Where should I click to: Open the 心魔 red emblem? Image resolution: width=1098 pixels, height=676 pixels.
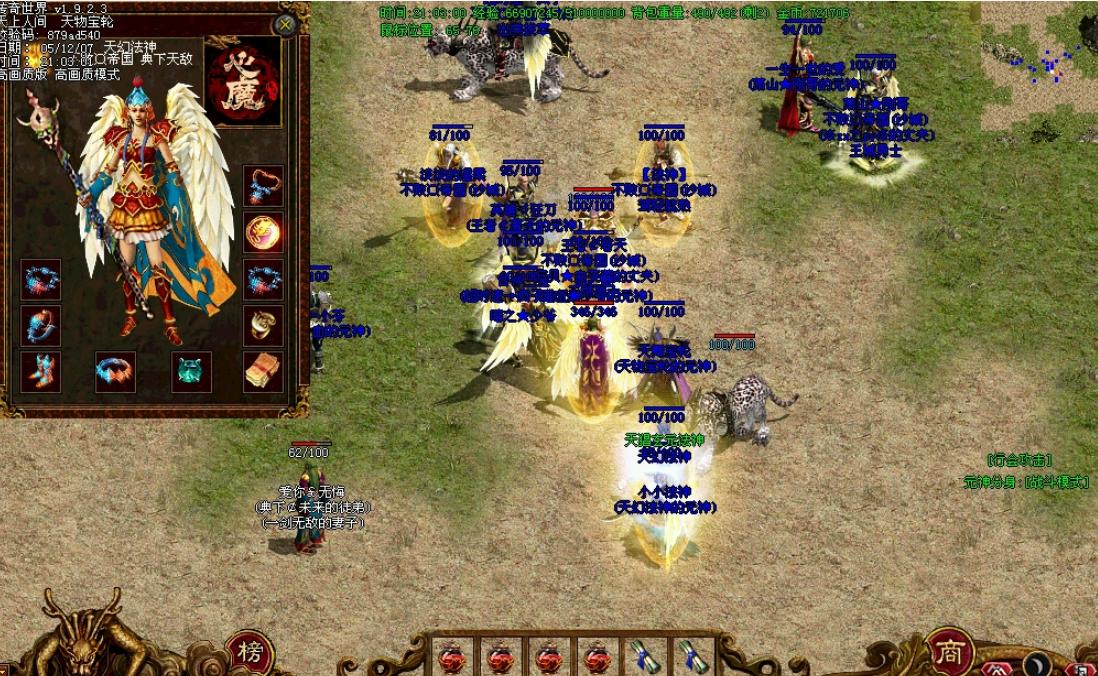(x=243, y=82)
